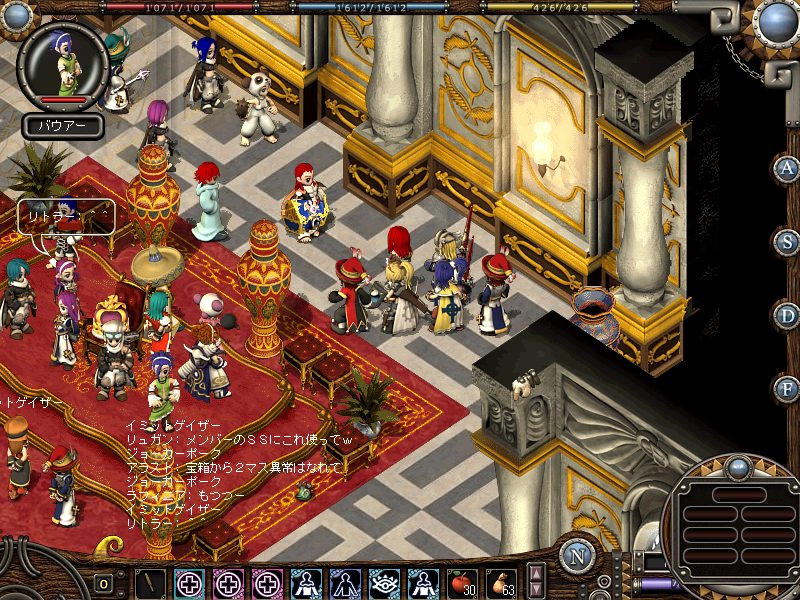Use the red apple item slot
The image size is (800, 600).
pos(461,583)
